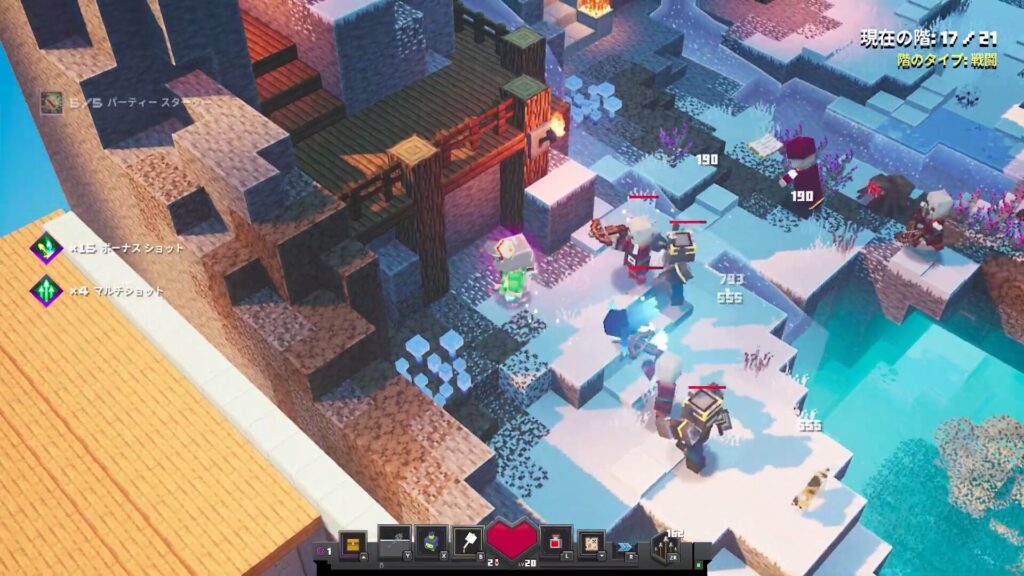Drink the red health potion
The image size is (1024, 576).
pyautogui.click(x=556, y=541)
